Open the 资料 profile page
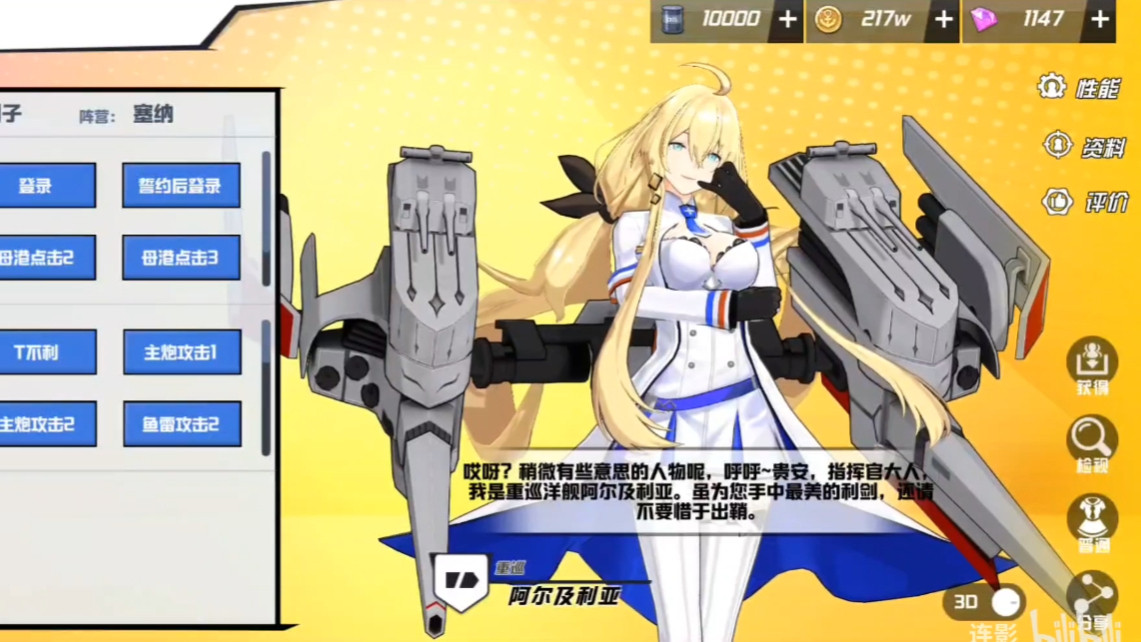 click(1083, 147)
